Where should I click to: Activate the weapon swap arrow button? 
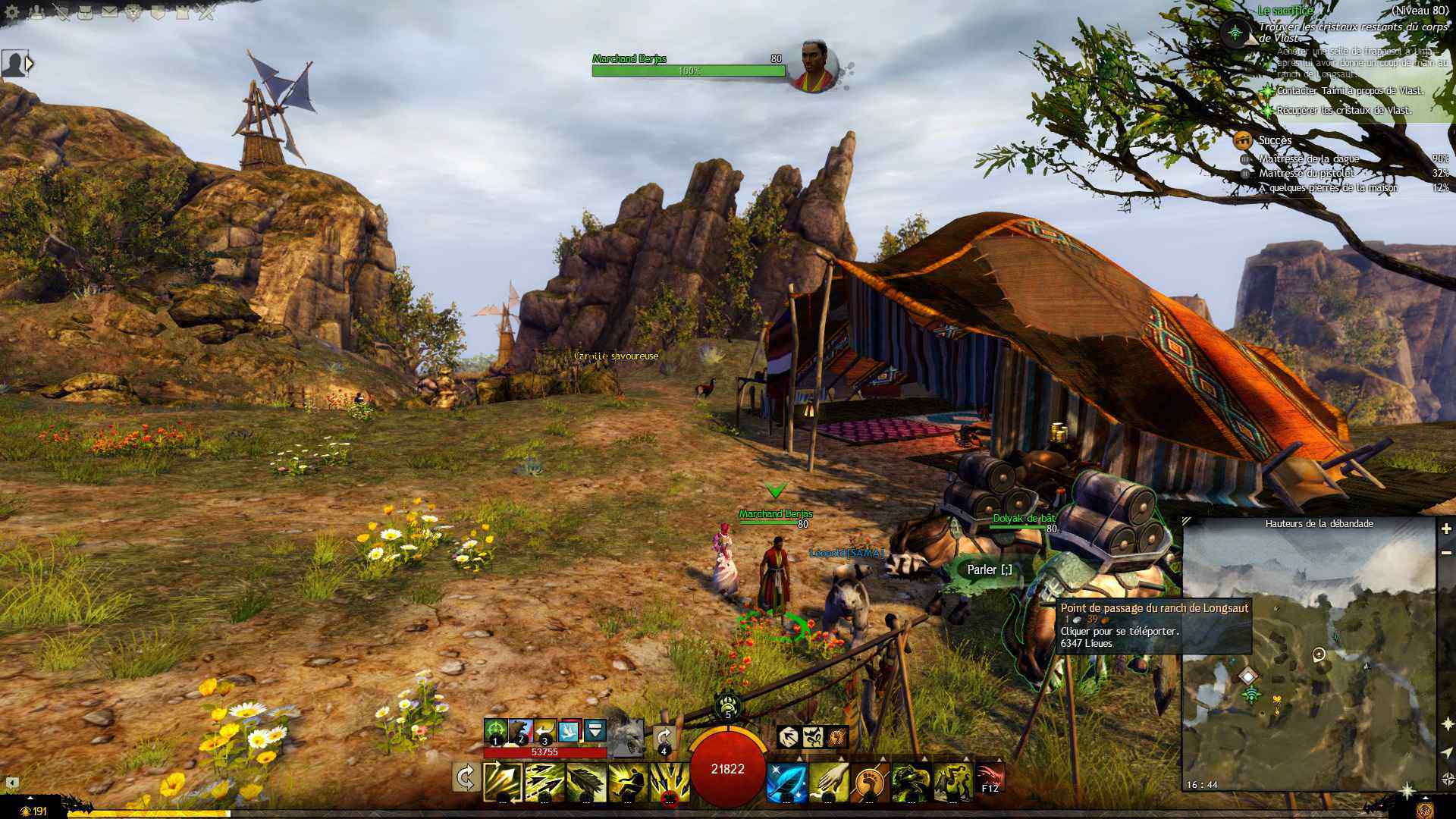coord(465,778)
